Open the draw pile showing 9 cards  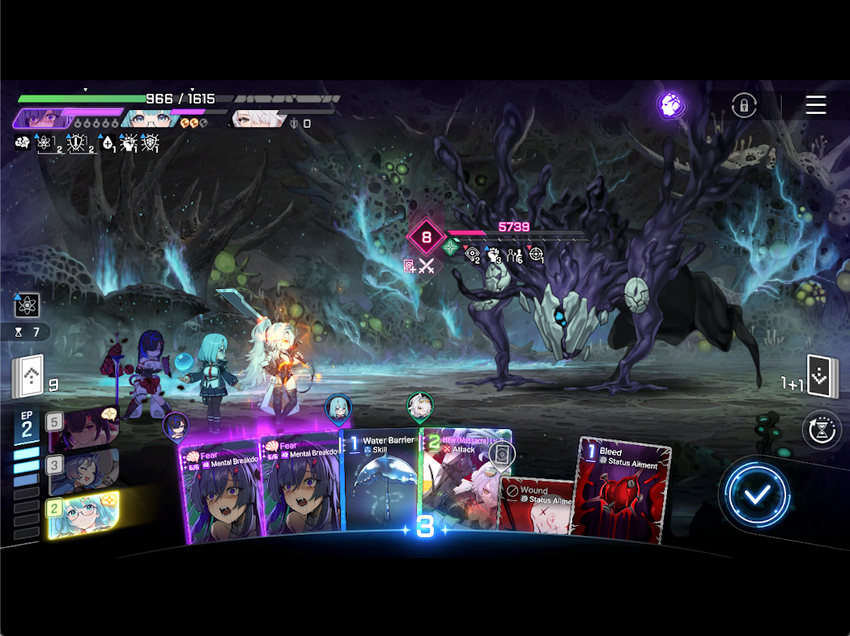coord(29,378)
